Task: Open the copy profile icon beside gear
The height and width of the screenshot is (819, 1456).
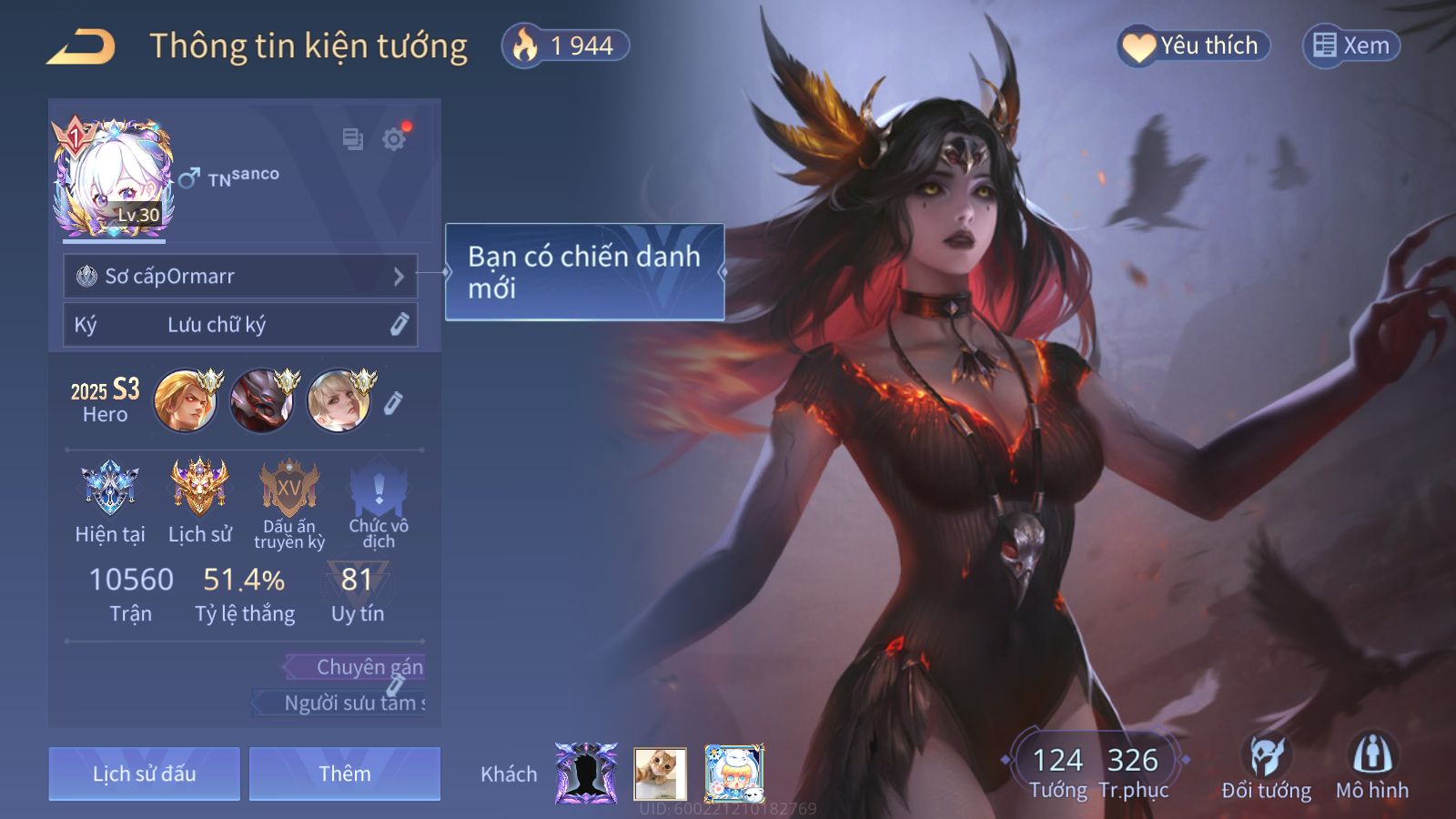Action: [352, 139]
